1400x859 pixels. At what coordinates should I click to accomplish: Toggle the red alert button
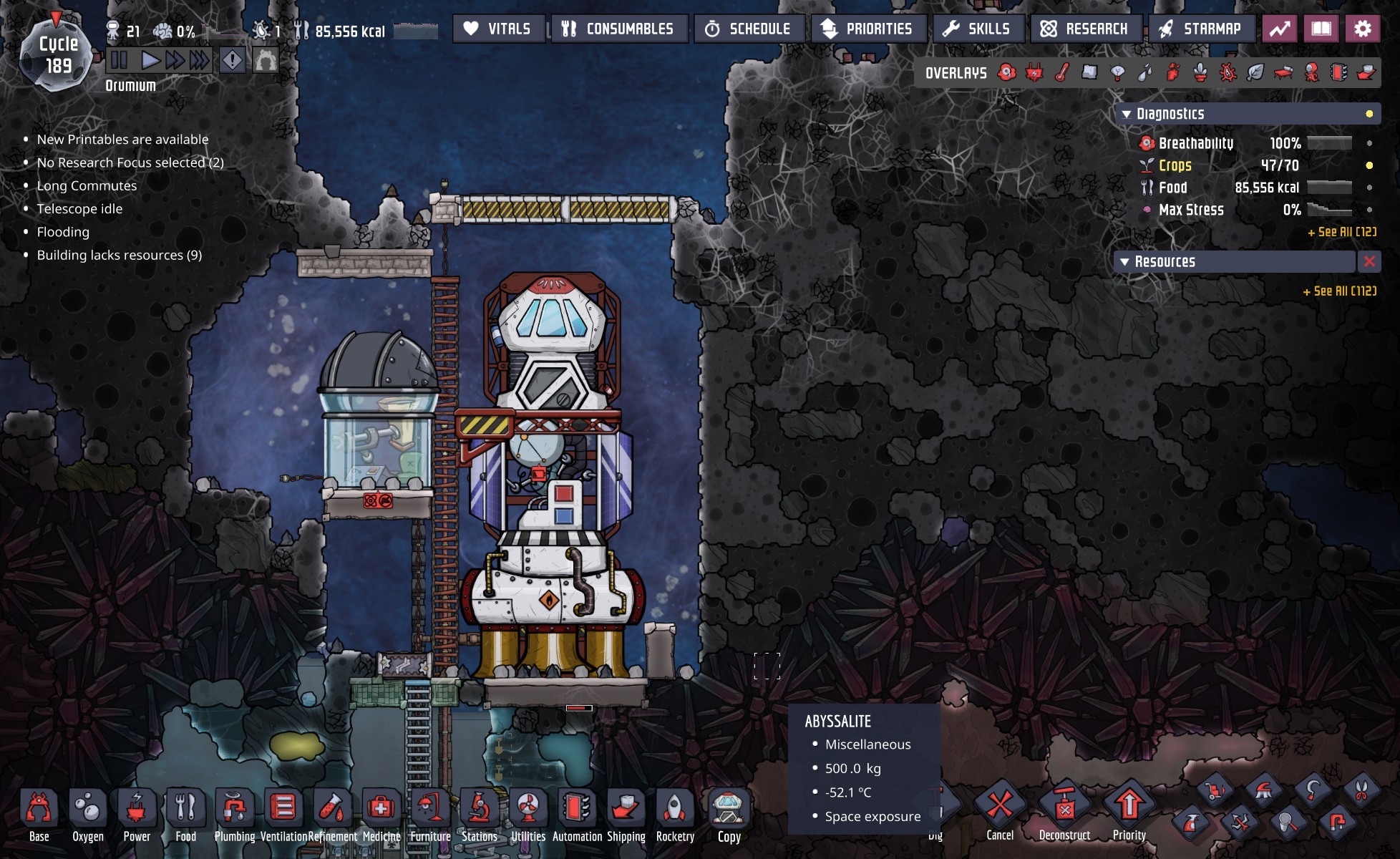tap(233, 60)
